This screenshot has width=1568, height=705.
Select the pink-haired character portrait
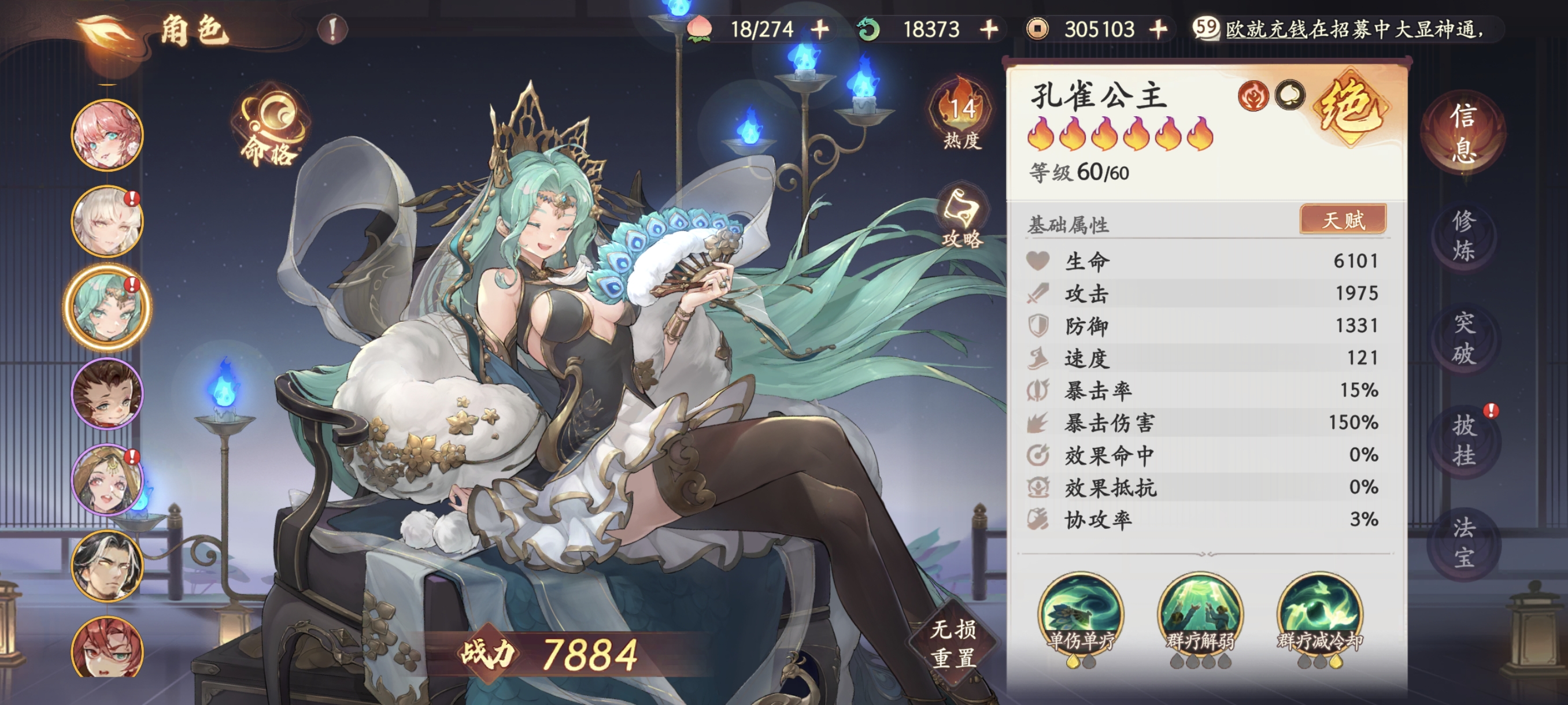click(x=107, y=135)
